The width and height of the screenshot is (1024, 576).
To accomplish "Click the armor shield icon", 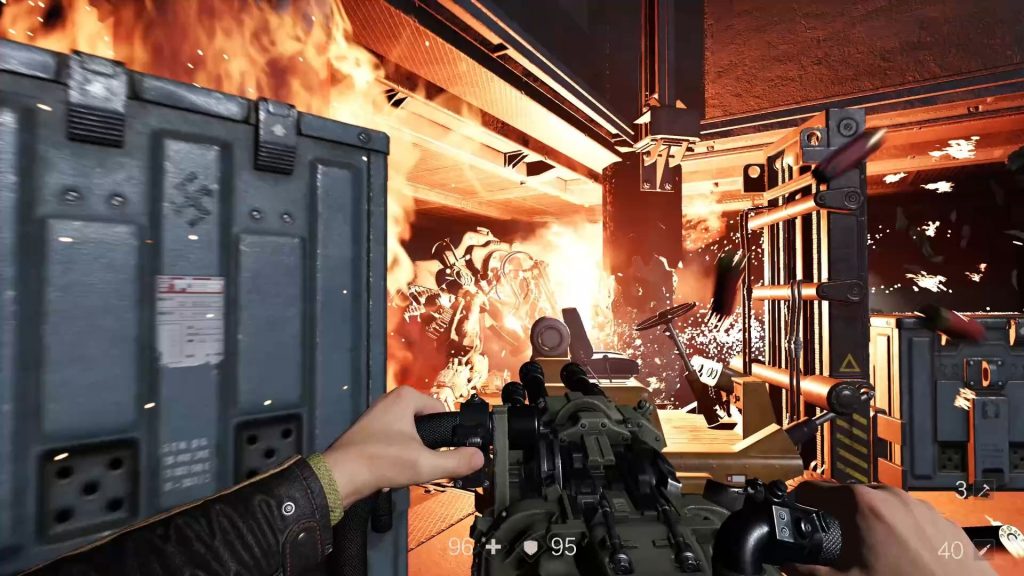I will point(530,547).
